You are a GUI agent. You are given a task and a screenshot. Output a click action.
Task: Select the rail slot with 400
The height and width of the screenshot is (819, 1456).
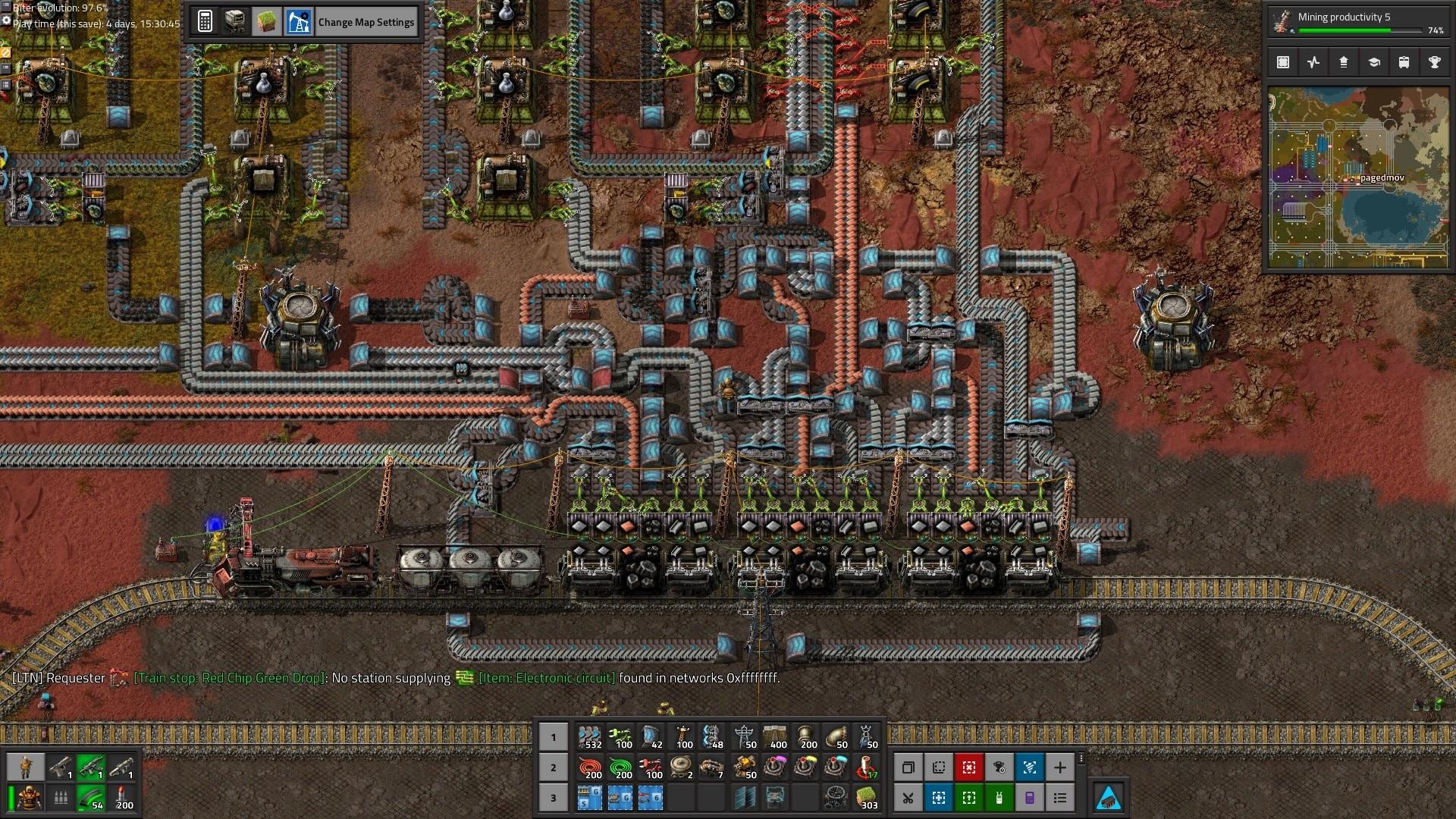pyautogui.click(x=775, y=736)
